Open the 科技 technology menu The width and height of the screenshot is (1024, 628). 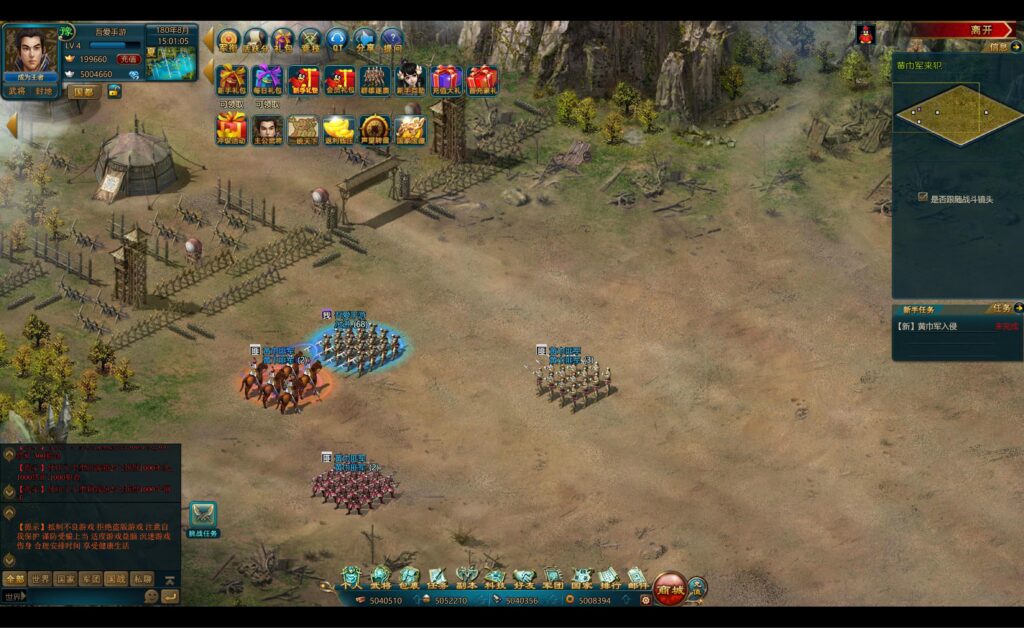coord(496,577)
